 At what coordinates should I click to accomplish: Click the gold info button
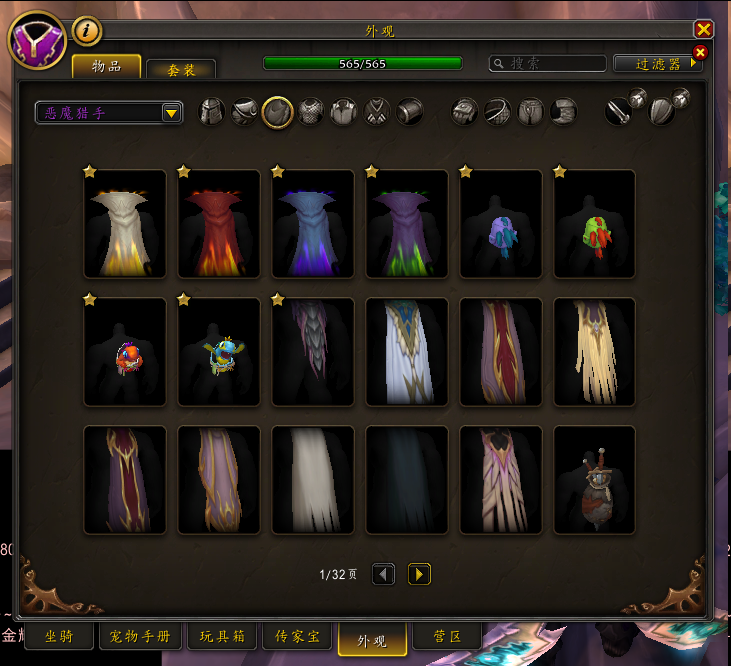[87, 31]
